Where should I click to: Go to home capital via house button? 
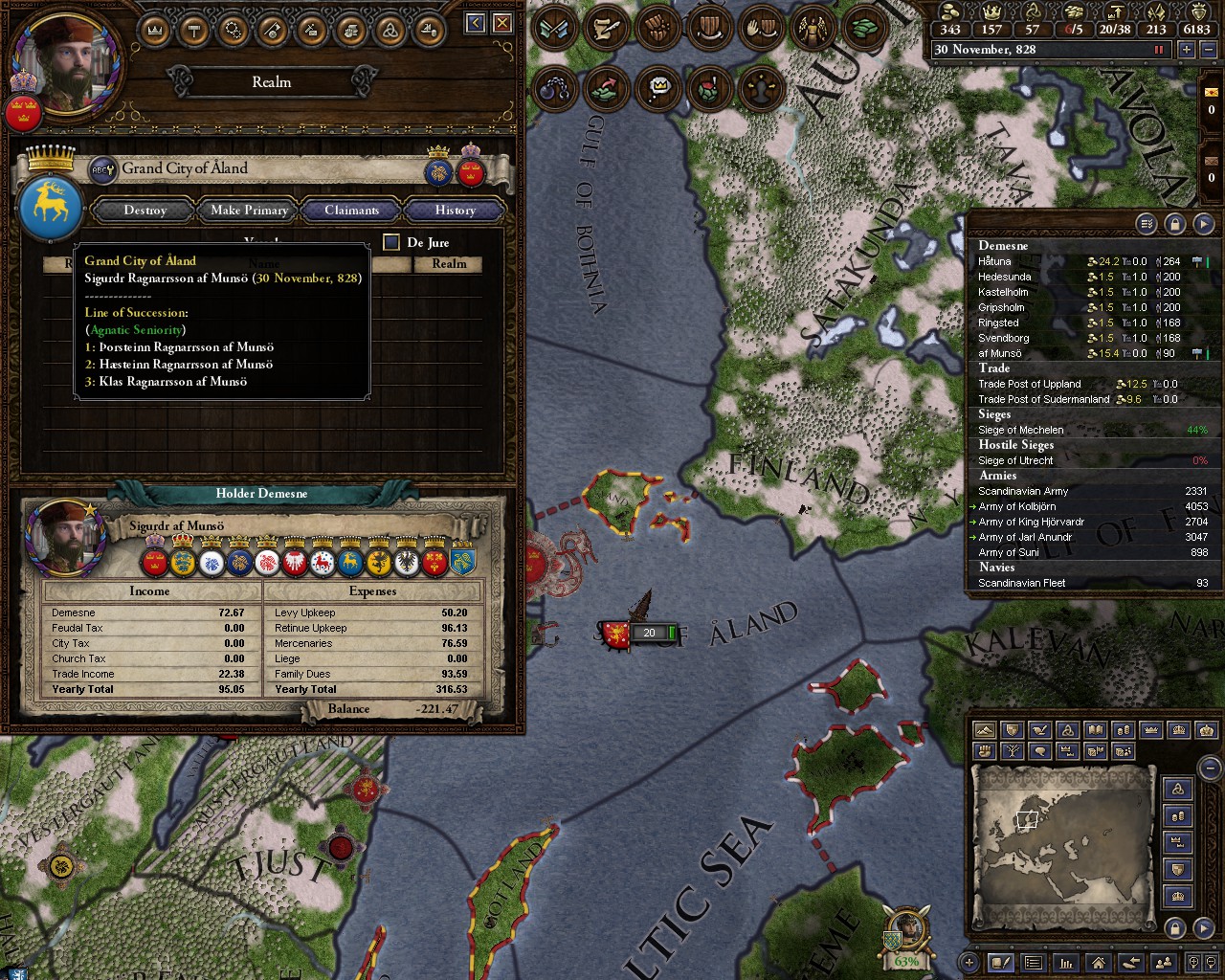1098,963
